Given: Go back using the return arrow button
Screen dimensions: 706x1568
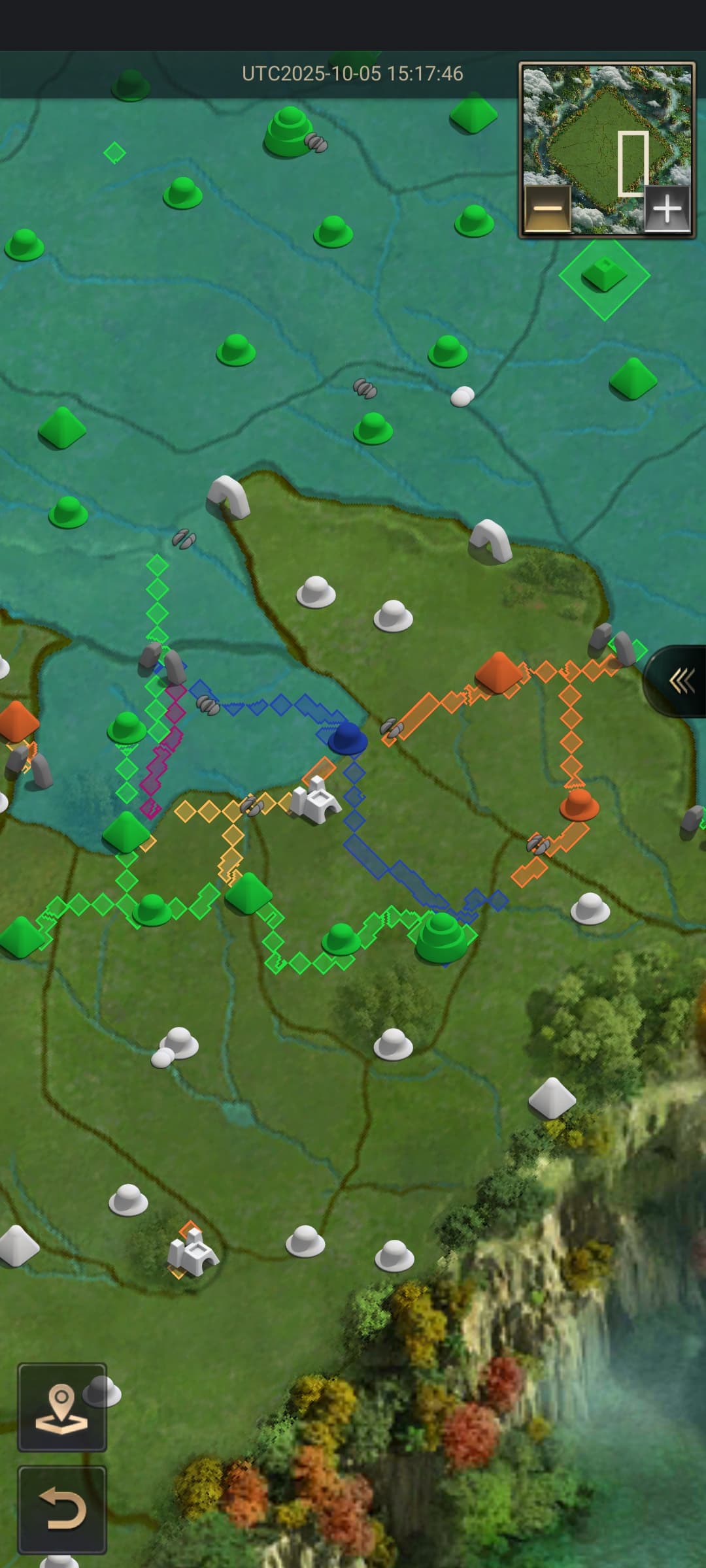Looking at the screenshot, I should click(62, 1510).
